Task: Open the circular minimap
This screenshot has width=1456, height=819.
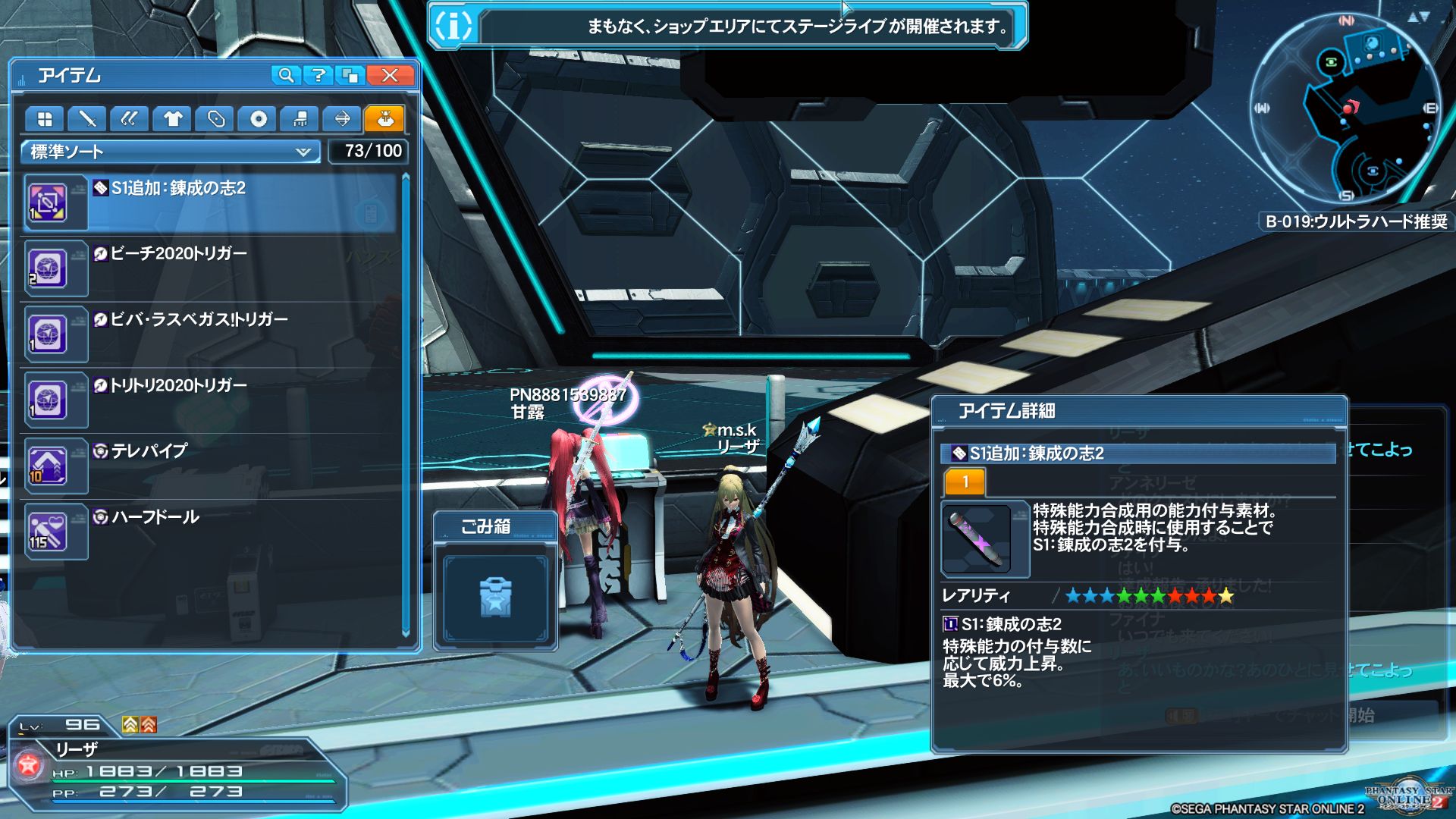Action: [1343, 108]
